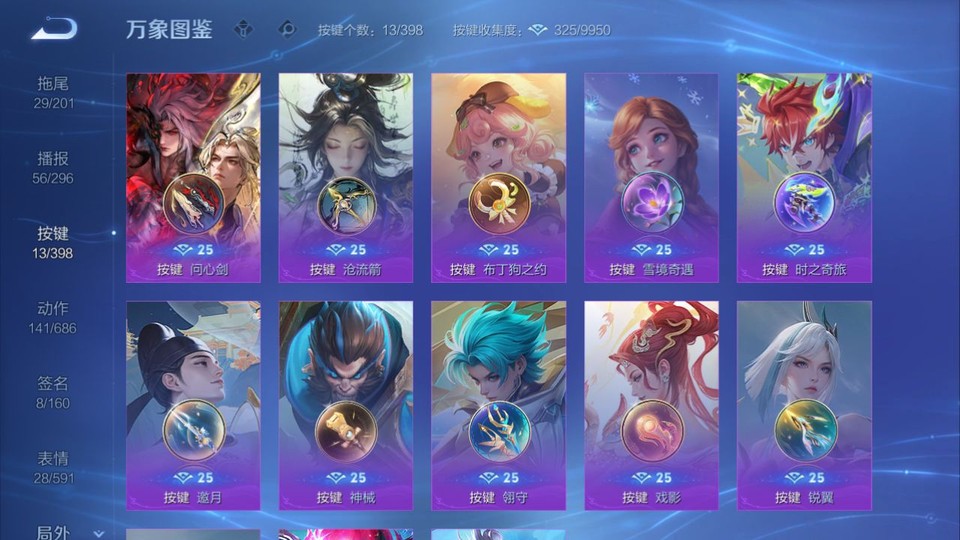Switch to the 签名 category tab
Screen dimensions: 960x540
tap(54, 393)
